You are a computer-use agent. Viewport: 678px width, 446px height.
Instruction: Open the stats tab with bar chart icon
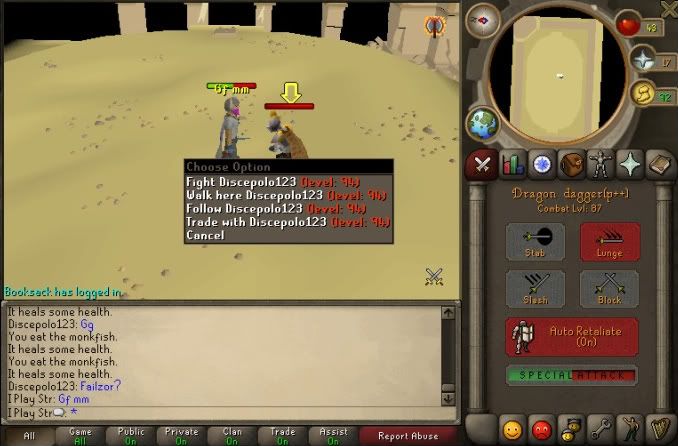point(513,164)
